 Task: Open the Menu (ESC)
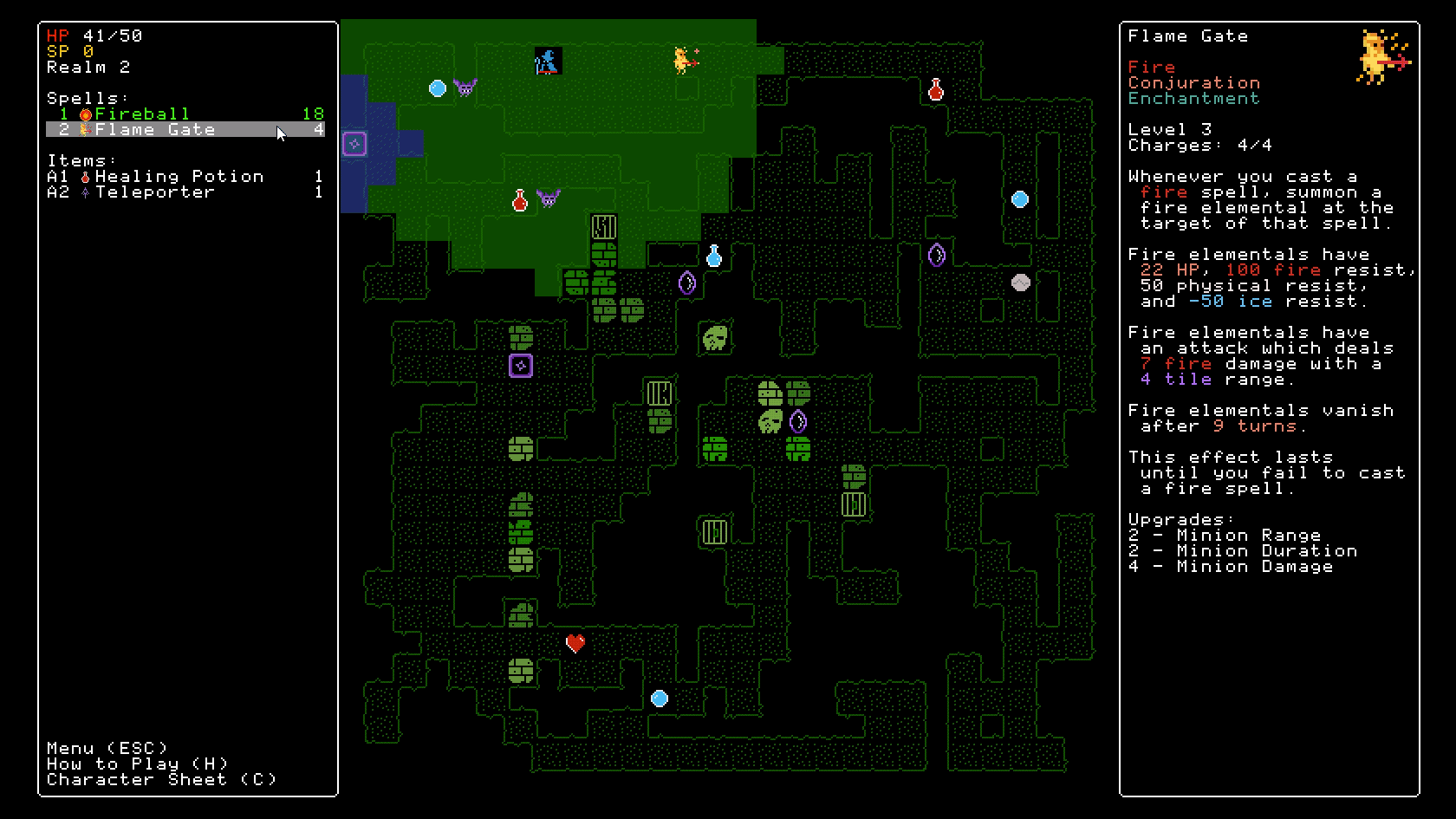pos(106,747)
